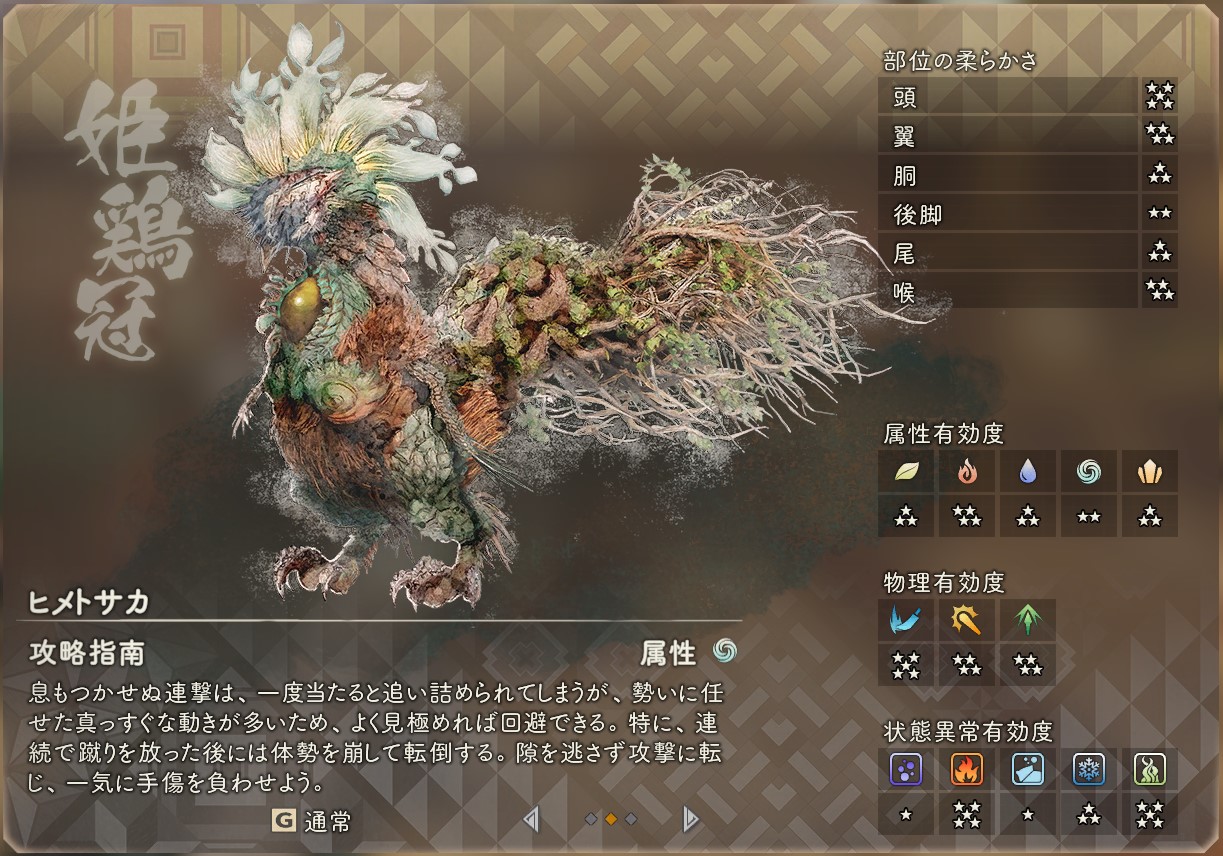Toggle the 通常 display mode
Viewport: 1223px width, 856px height.
312,821
